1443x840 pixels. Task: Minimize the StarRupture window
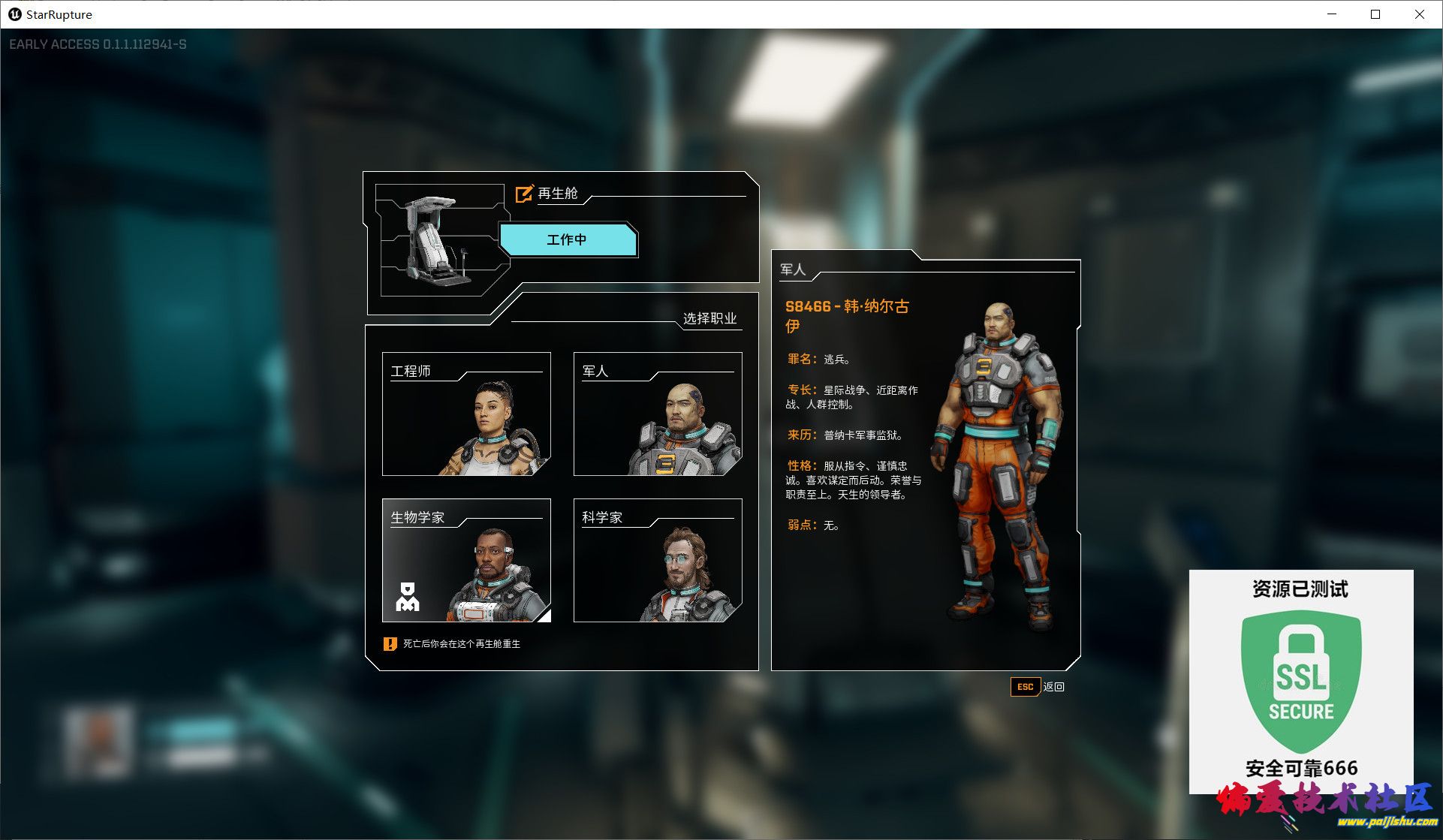pyautogui.click(x=1332, y=14)
